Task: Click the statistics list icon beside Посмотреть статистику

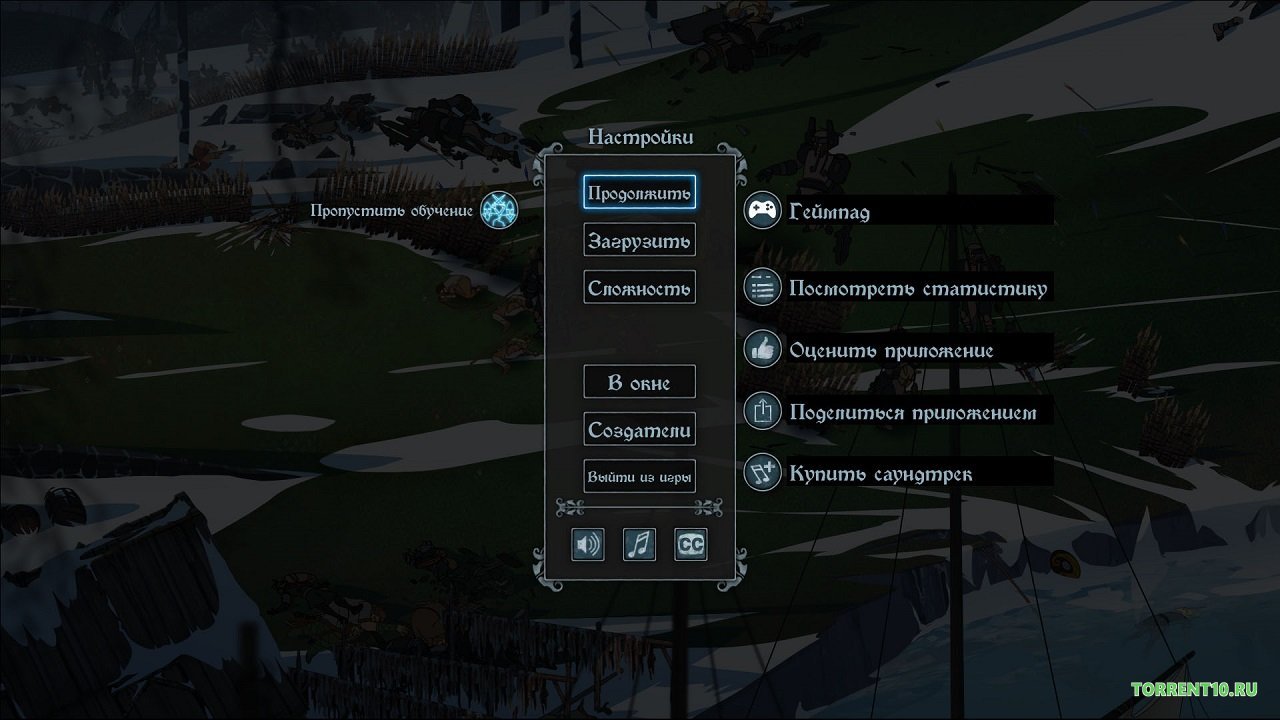Action: coord(762,287)
